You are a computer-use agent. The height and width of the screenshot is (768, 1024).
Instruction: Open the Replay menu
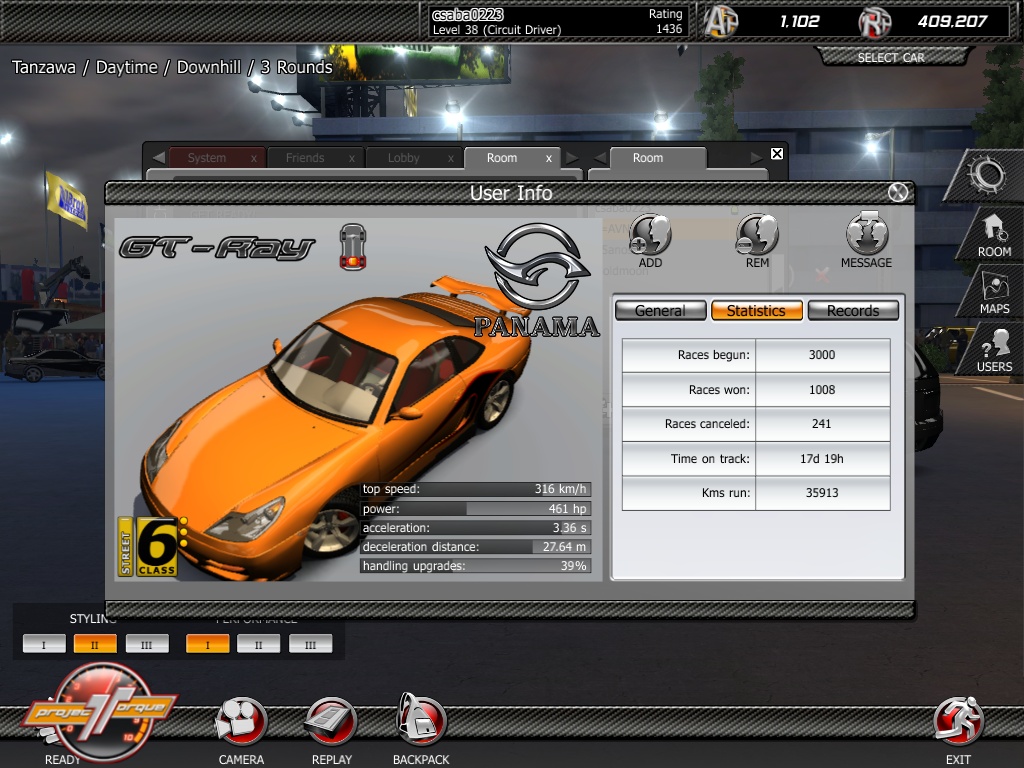pyautogui.click(x=331, y=725)
